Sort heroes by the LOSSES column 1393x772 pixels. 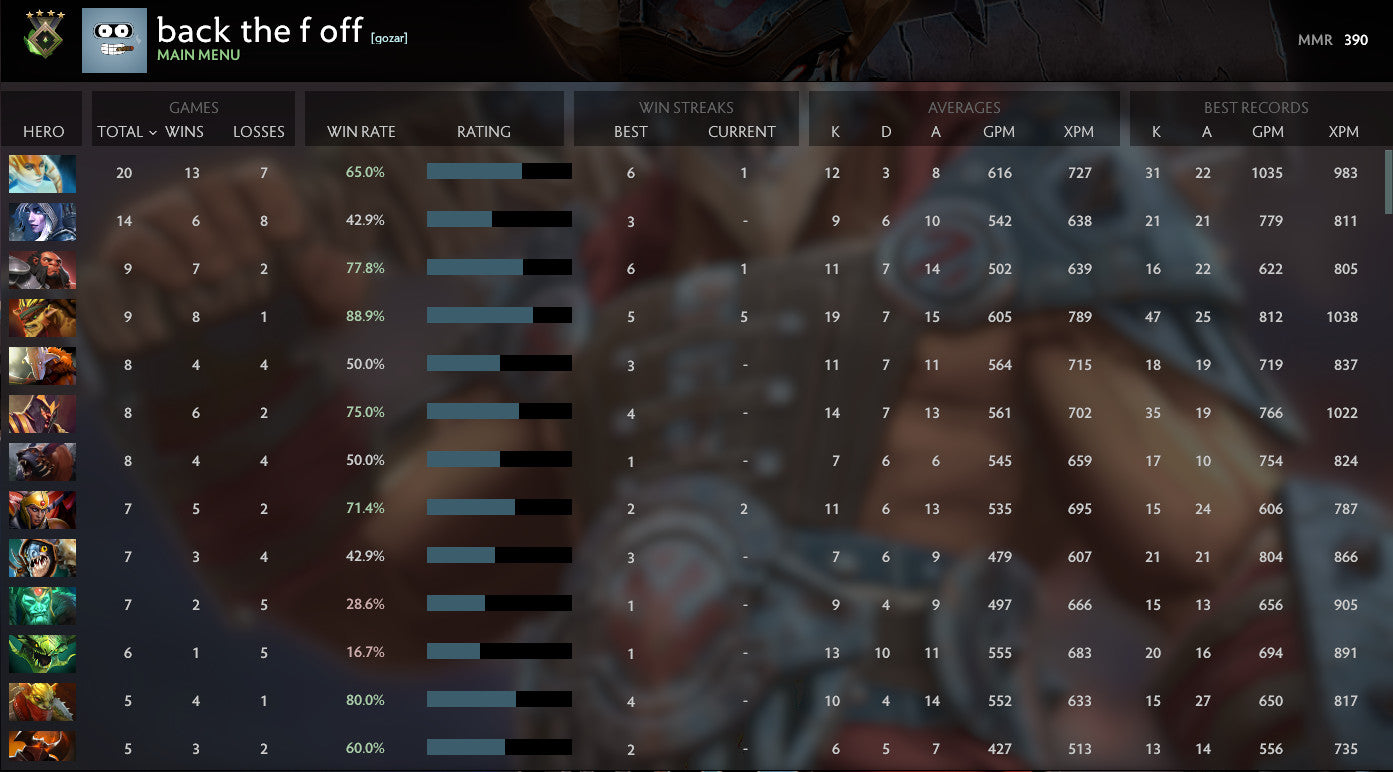[x=258, y=131]
